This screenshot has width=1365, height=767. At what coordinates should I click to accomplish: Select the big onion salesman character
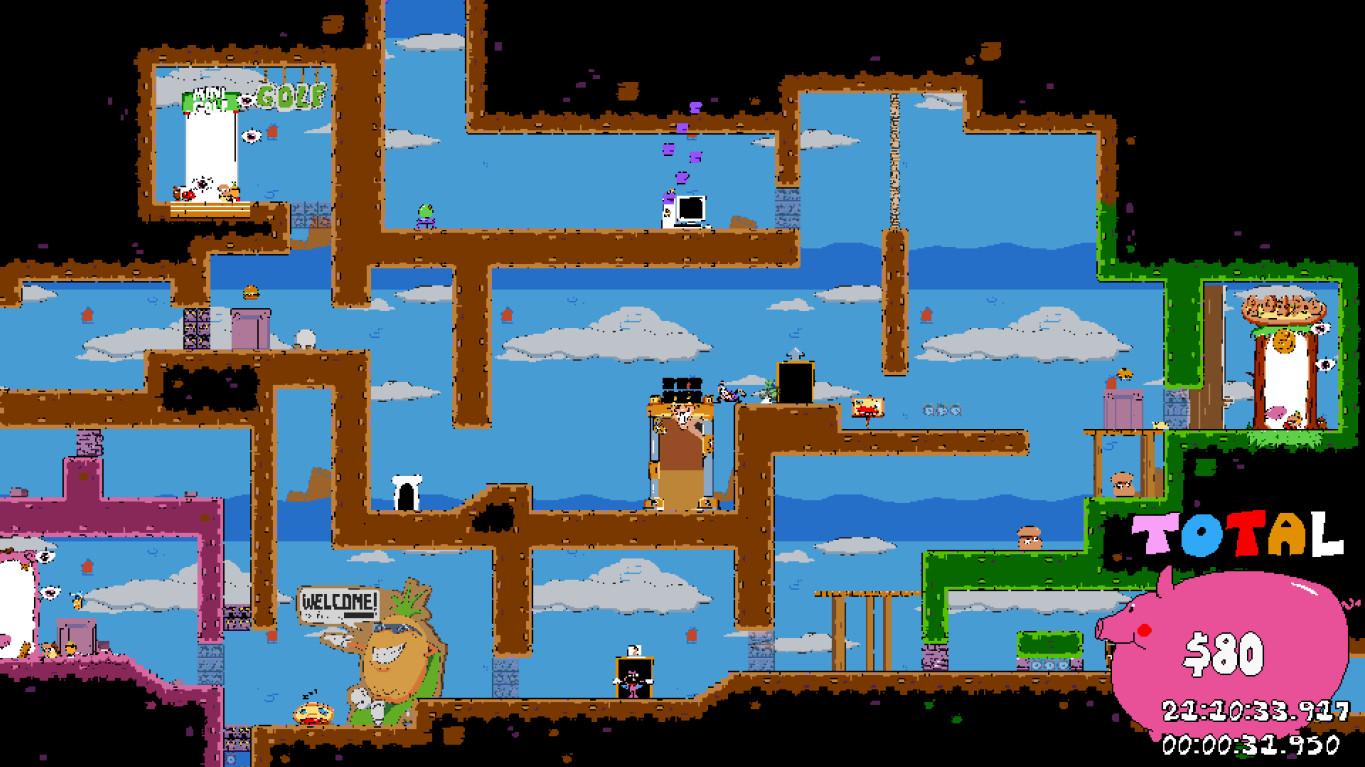[390, 650]
